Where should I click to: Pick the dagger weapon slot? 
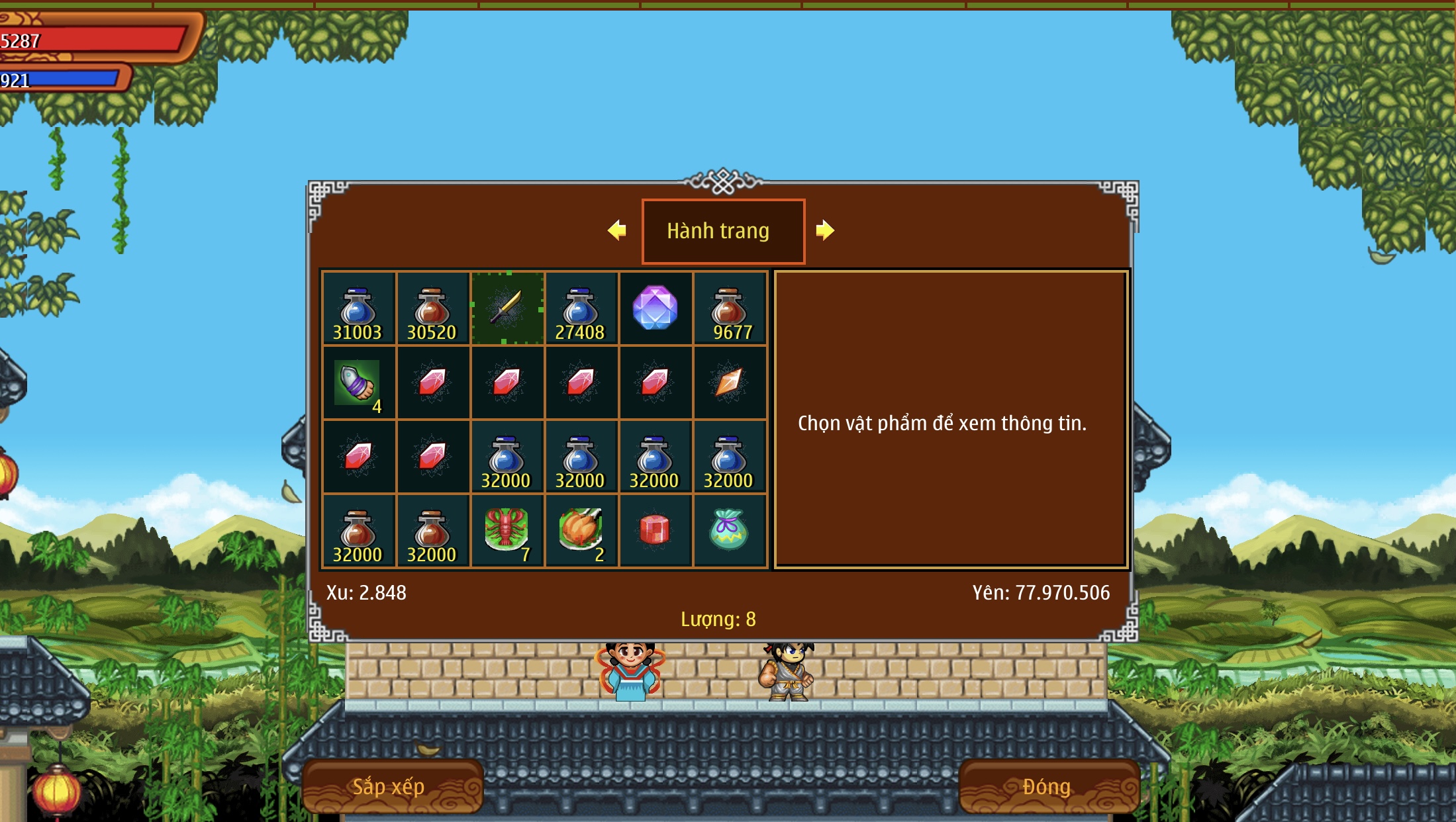[x=507, y=308]
